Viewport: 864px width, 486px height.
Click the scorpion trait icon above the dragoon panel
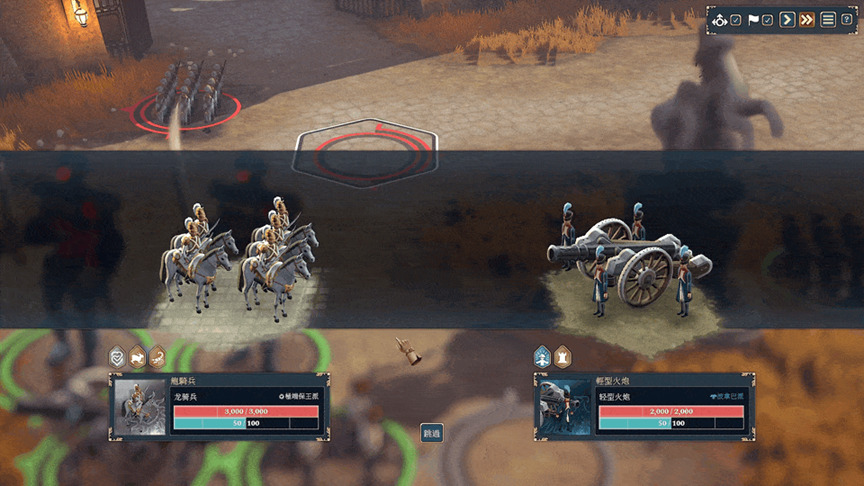point(157,355)
